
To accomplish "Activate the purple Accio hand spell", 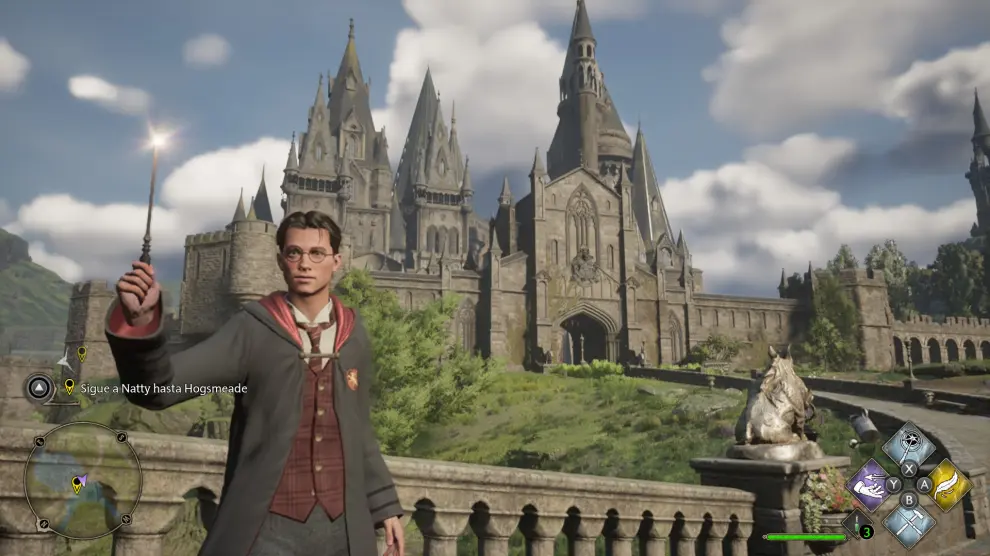I will (870, 485).
